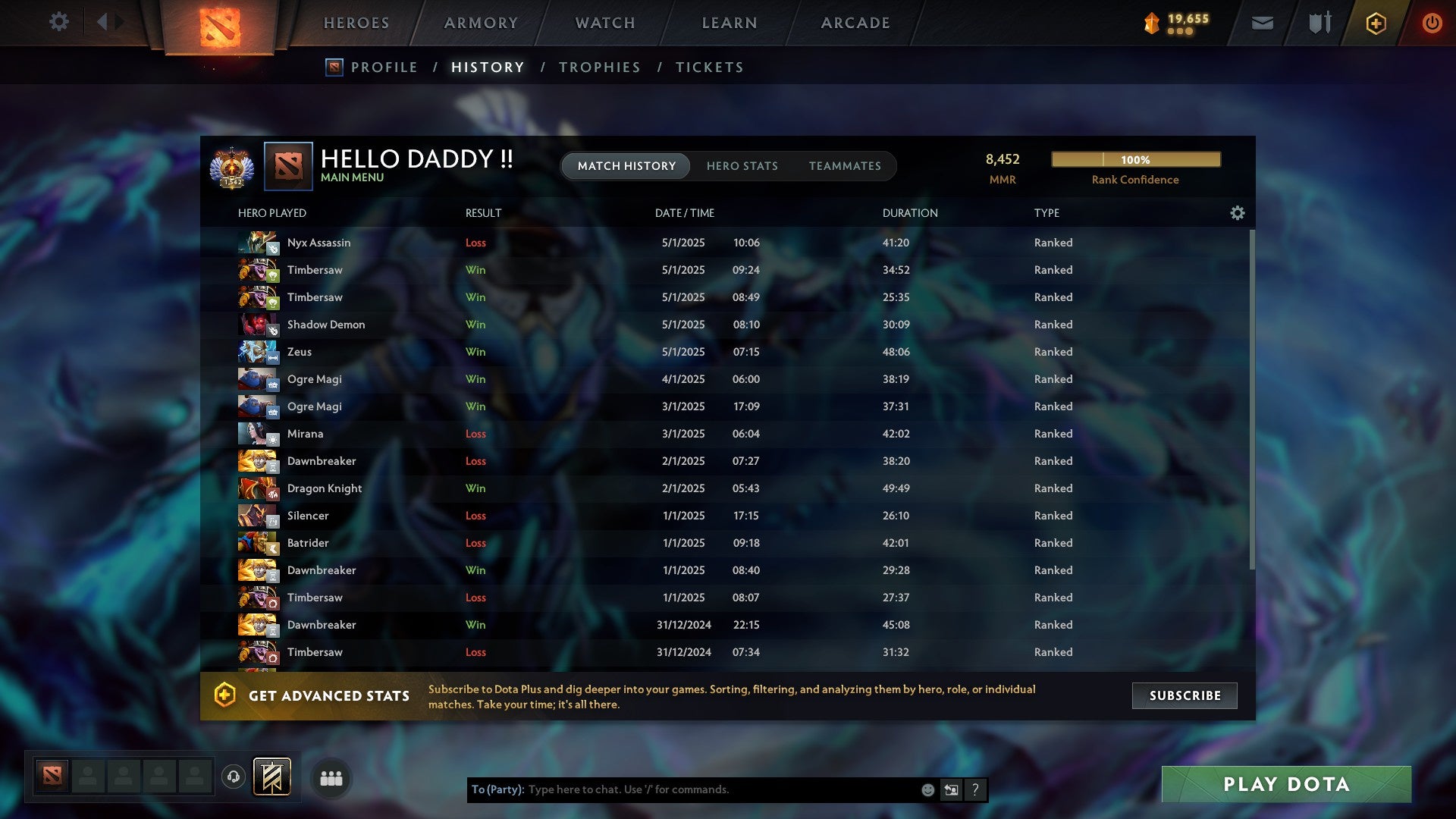Open the settings gear top left

click(x=59, y=22)
